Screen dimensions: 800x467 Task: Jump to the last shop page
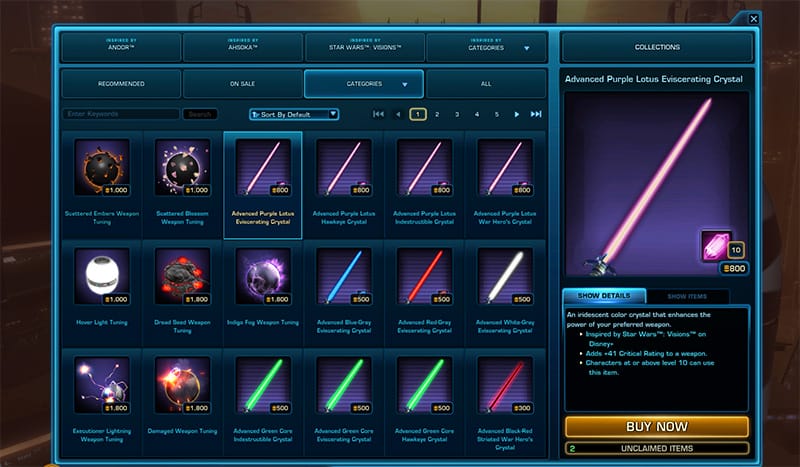click(536, 114)
